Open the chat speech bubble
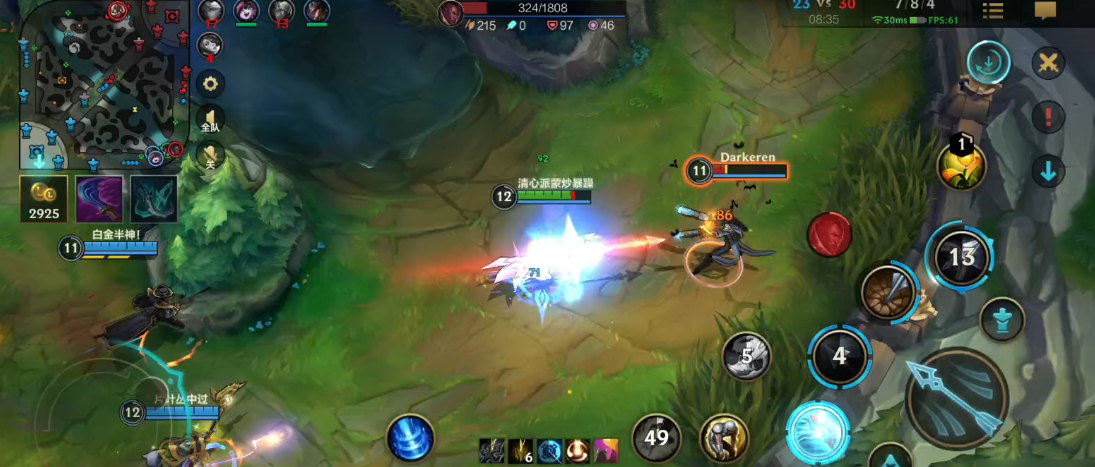The width and height of the screenshot is (1095, 467). pos(1045,11)
